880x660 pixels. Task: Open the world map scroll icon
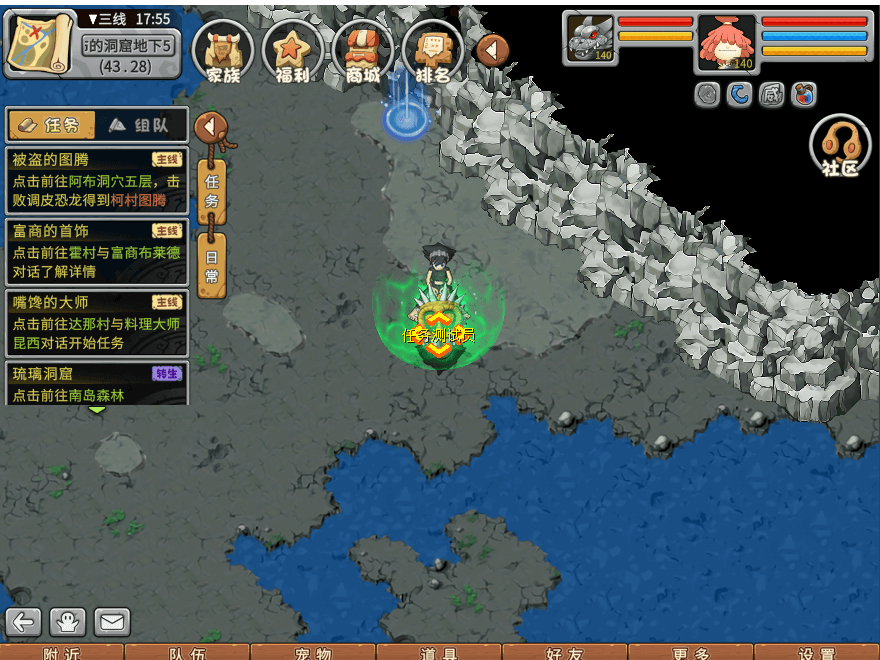point(40,44)
